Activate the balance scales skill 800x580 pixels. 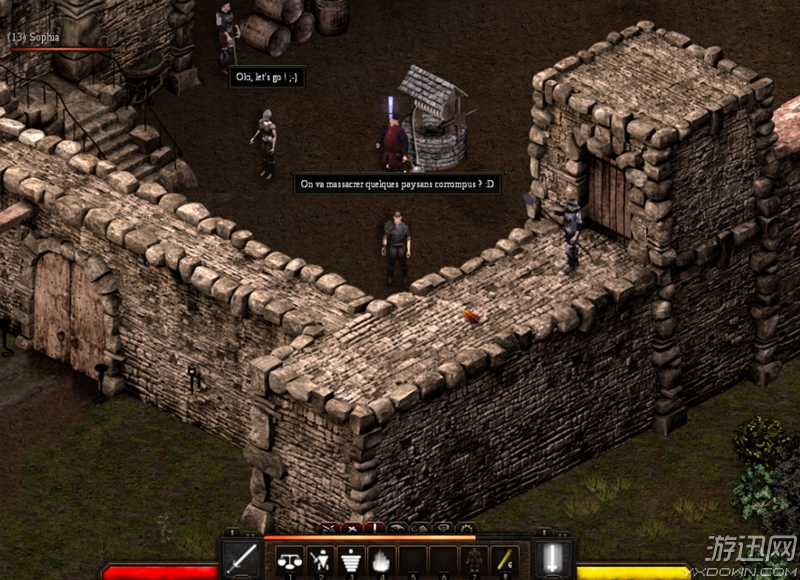(290, 561)
